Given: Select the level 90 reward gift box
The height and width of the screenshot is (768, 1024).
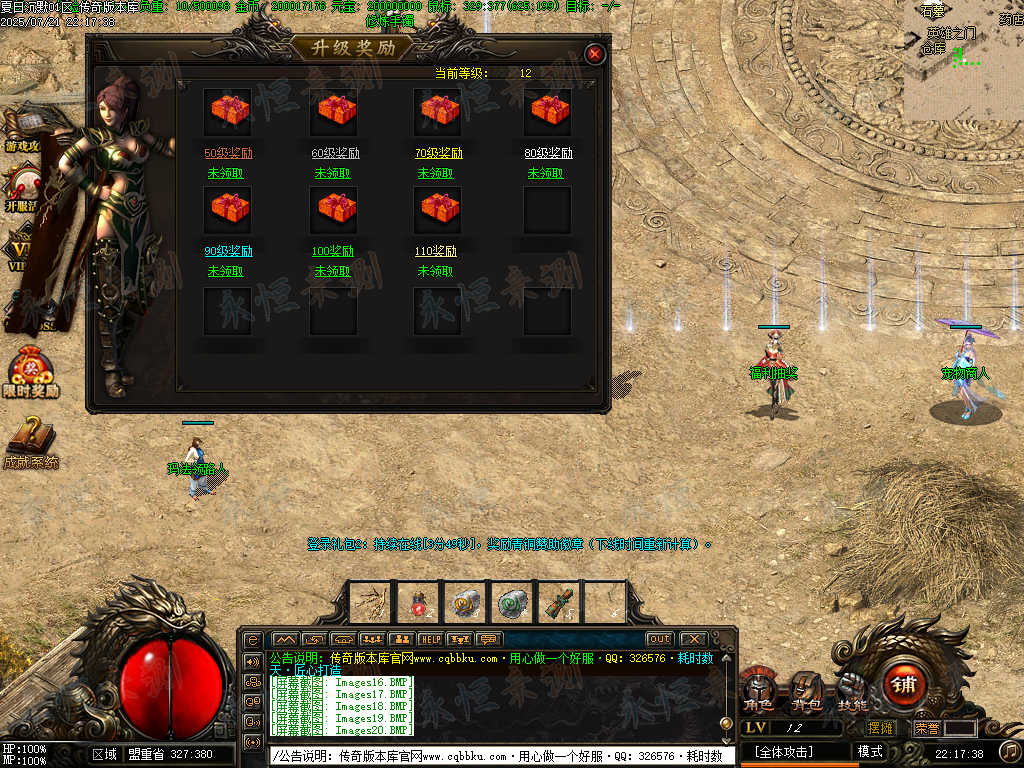Looking at the screenshot, I should (x=229, y=208).
